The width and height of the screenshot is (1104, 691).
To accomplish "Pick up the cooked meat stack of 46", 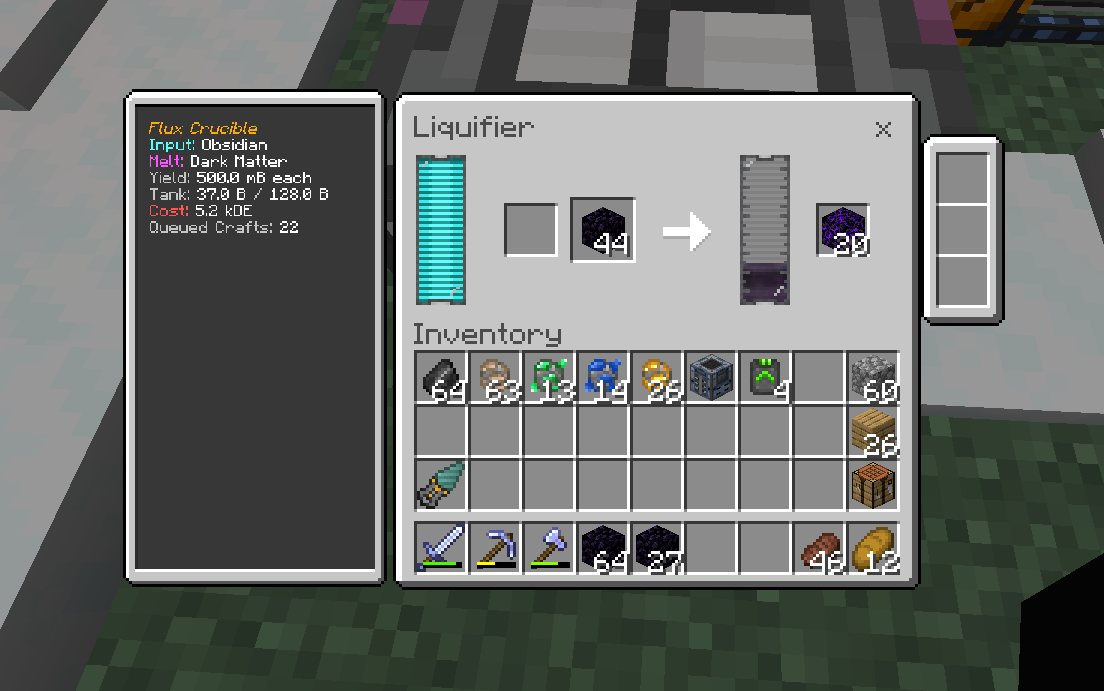I will [x=819, y=548].
